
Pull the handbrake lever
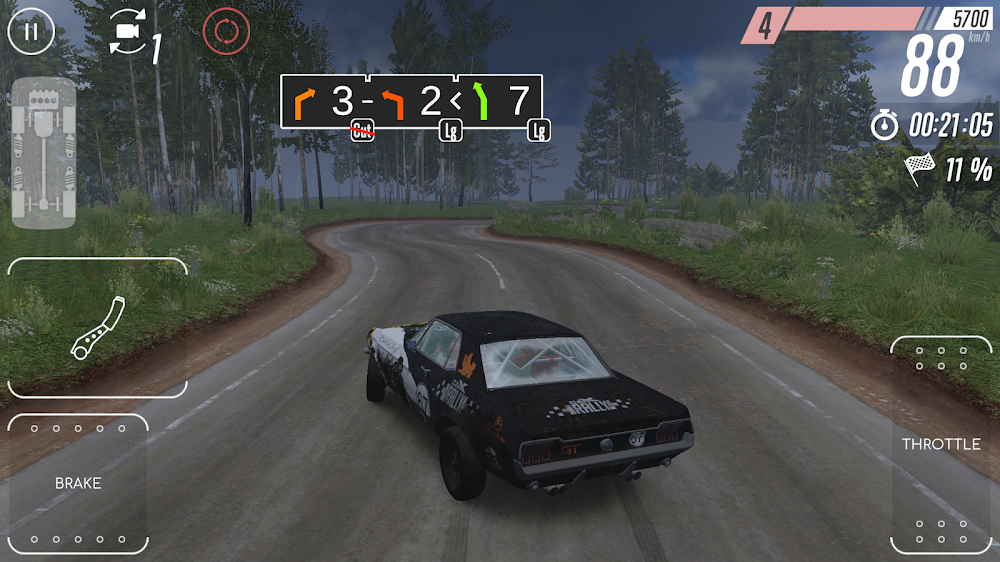click(97, 327)
